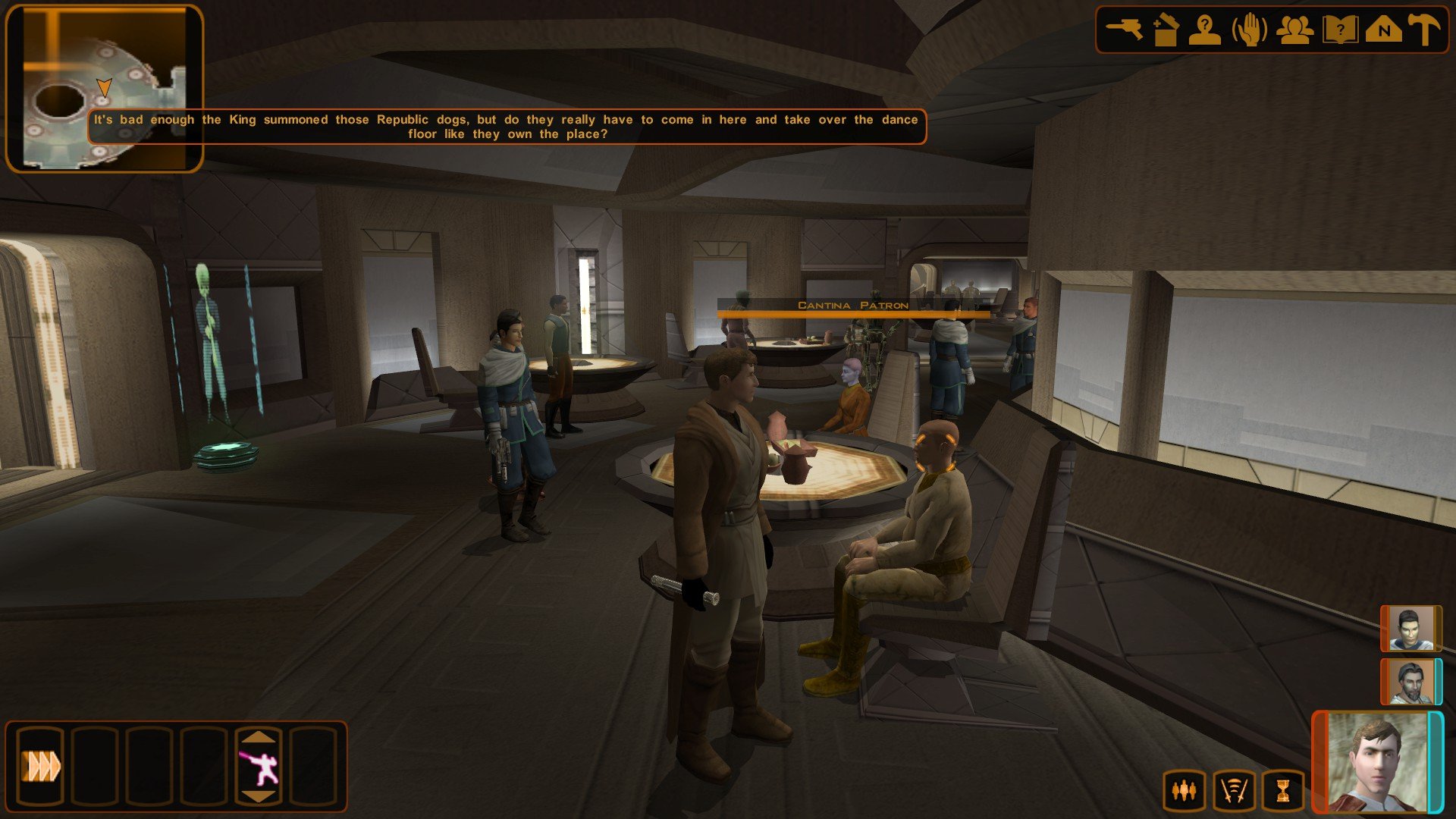The height and width of the screenshot is (819, 1456).
Task: Open the equipment screen via blaster icon
Action: click(1124, 31)
